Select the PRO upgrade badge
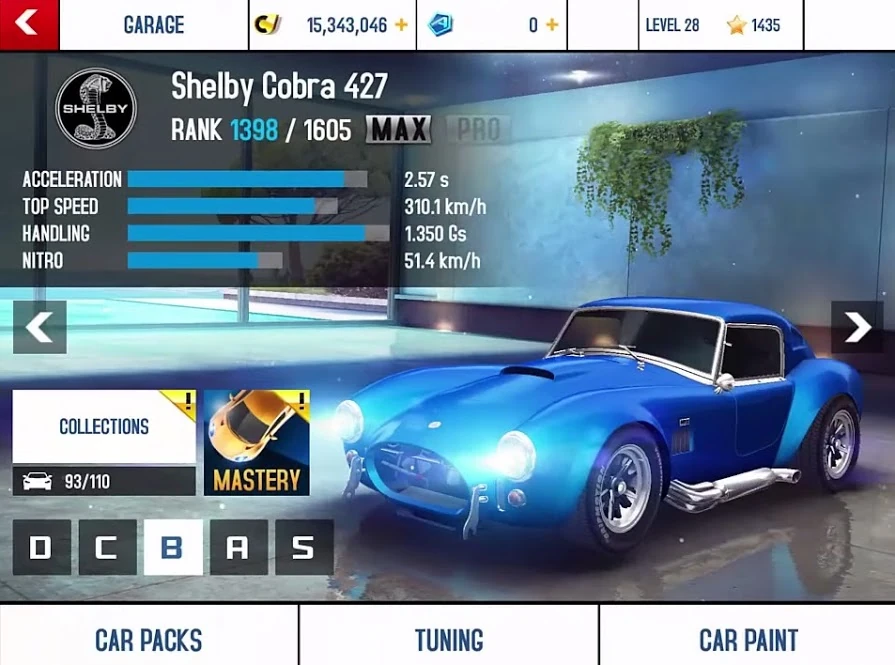This screenshot has height=665, width=895. click(x=478, y=130)
